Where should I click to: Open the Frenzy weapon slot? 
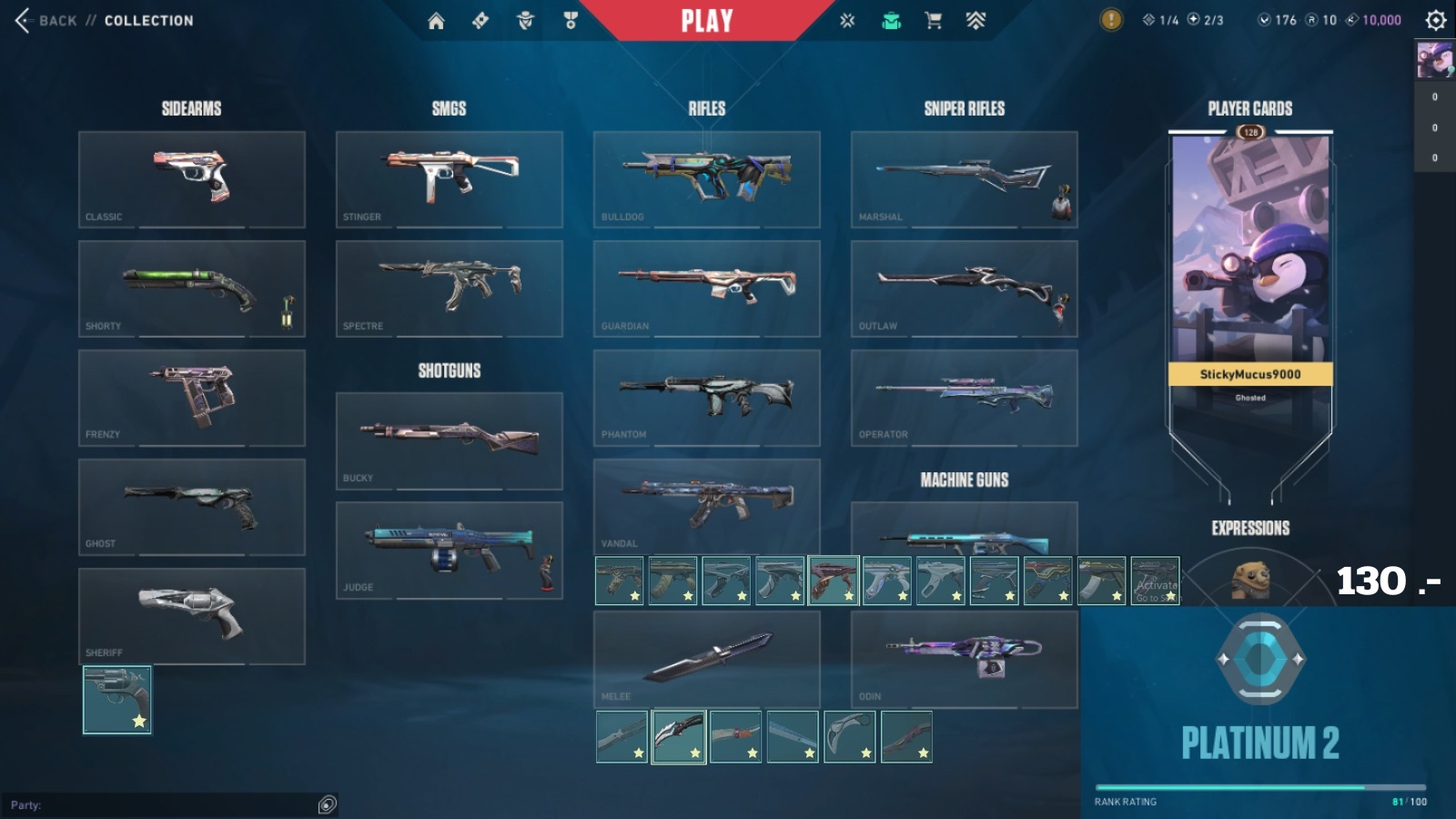pos(191,398)
